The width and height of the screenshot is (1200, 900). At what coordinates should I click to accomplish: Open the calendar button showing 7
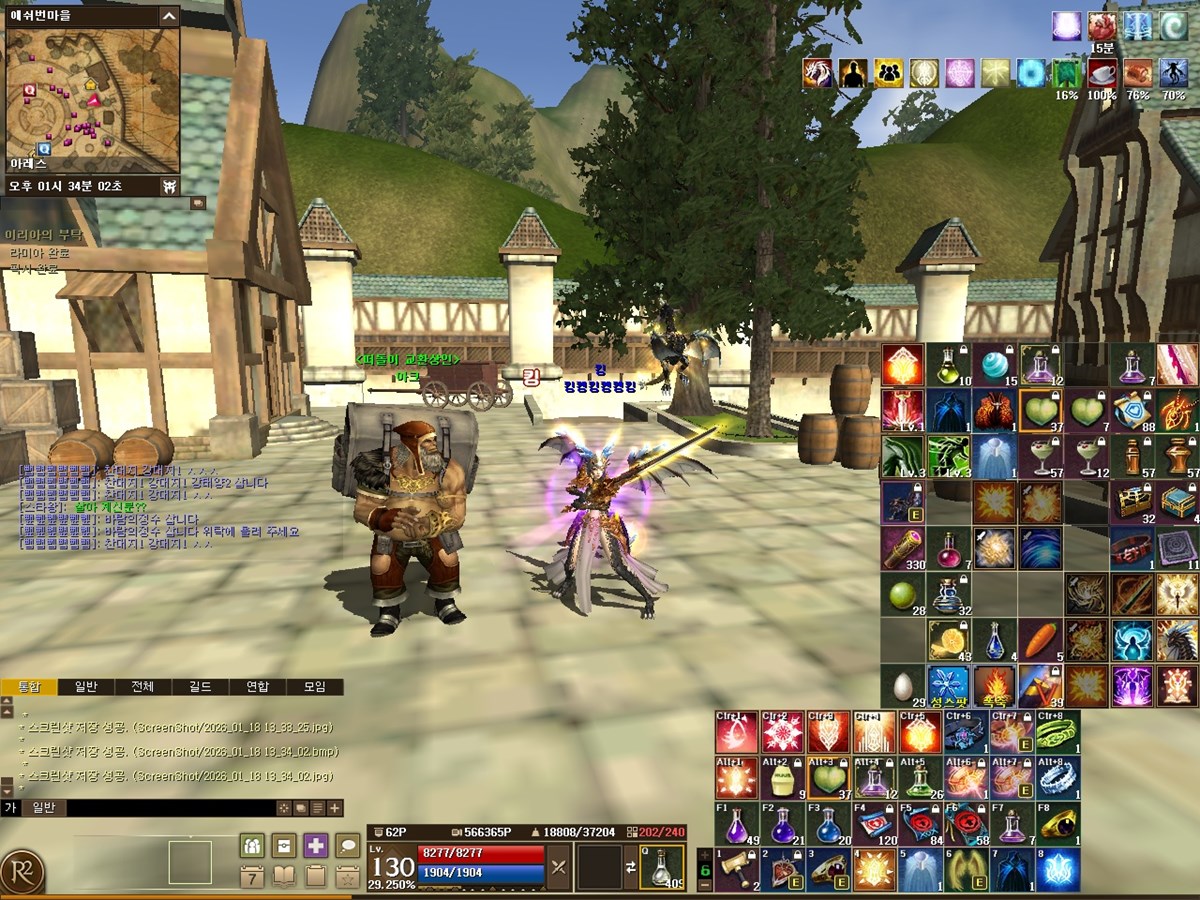pos(252,877)
